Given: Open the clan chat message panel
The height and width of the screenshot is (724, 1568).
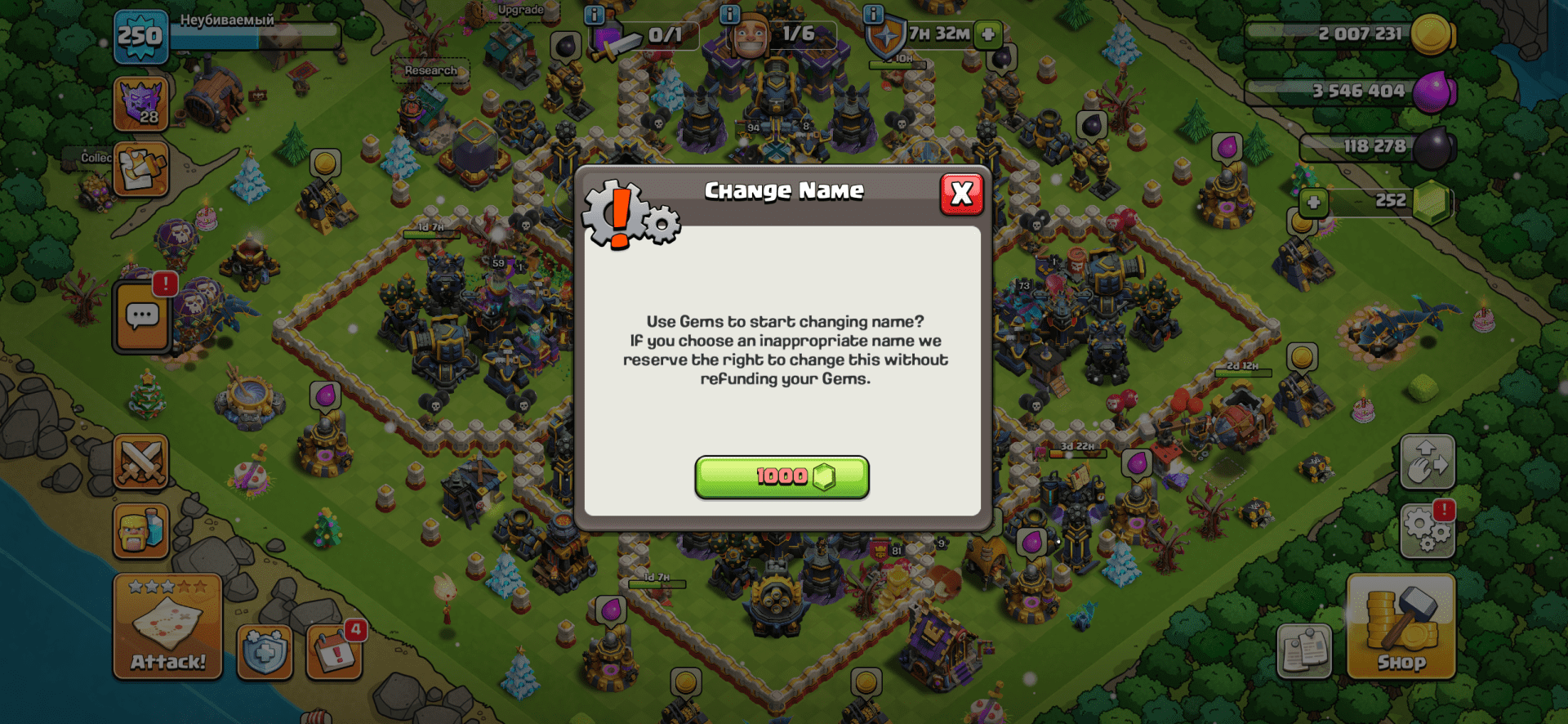Looking at the screenshot, I should (140, 315).
